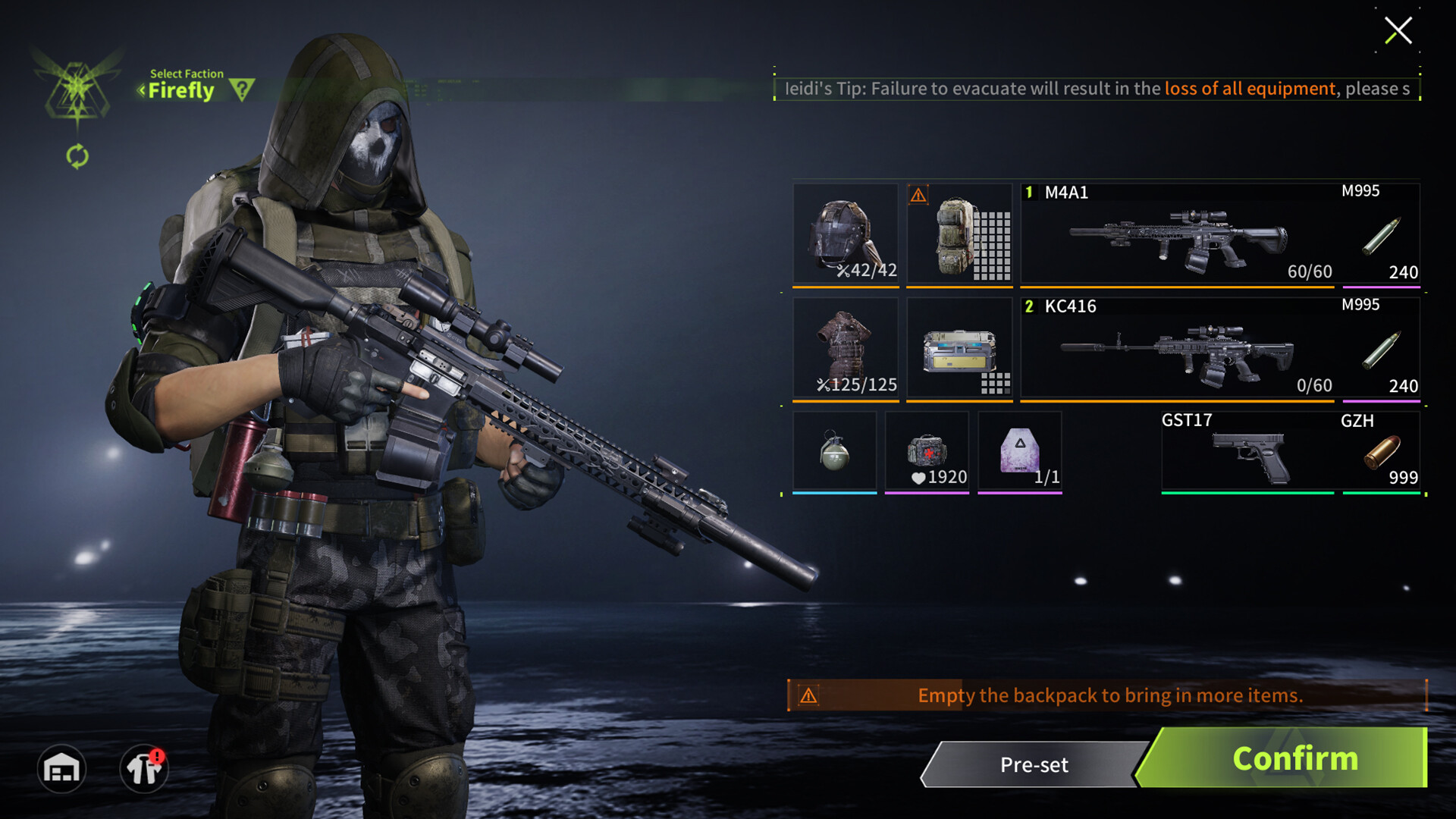
Task: Open the storage warehouse icon
Action: tap(61, 768)
